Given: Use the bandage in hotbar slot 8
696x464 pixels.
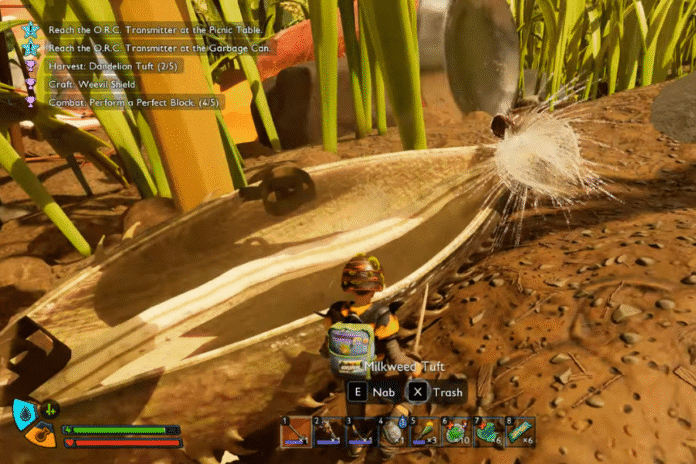Looking at the screenshot, I should pos(520,431).
